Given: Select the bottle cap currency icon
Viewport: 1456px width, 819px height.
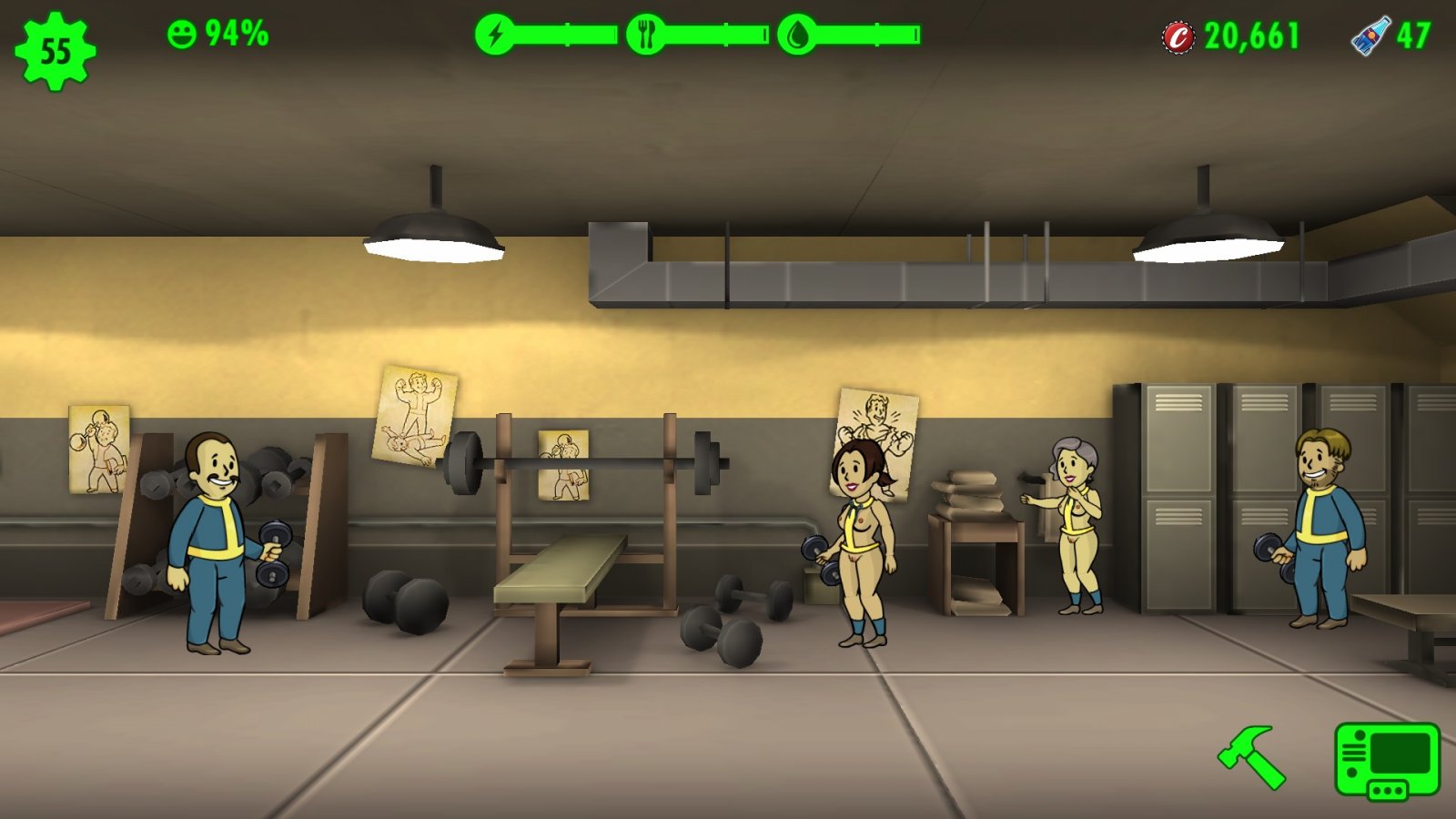Looking at the screenshot, I should click(1178, 37).
